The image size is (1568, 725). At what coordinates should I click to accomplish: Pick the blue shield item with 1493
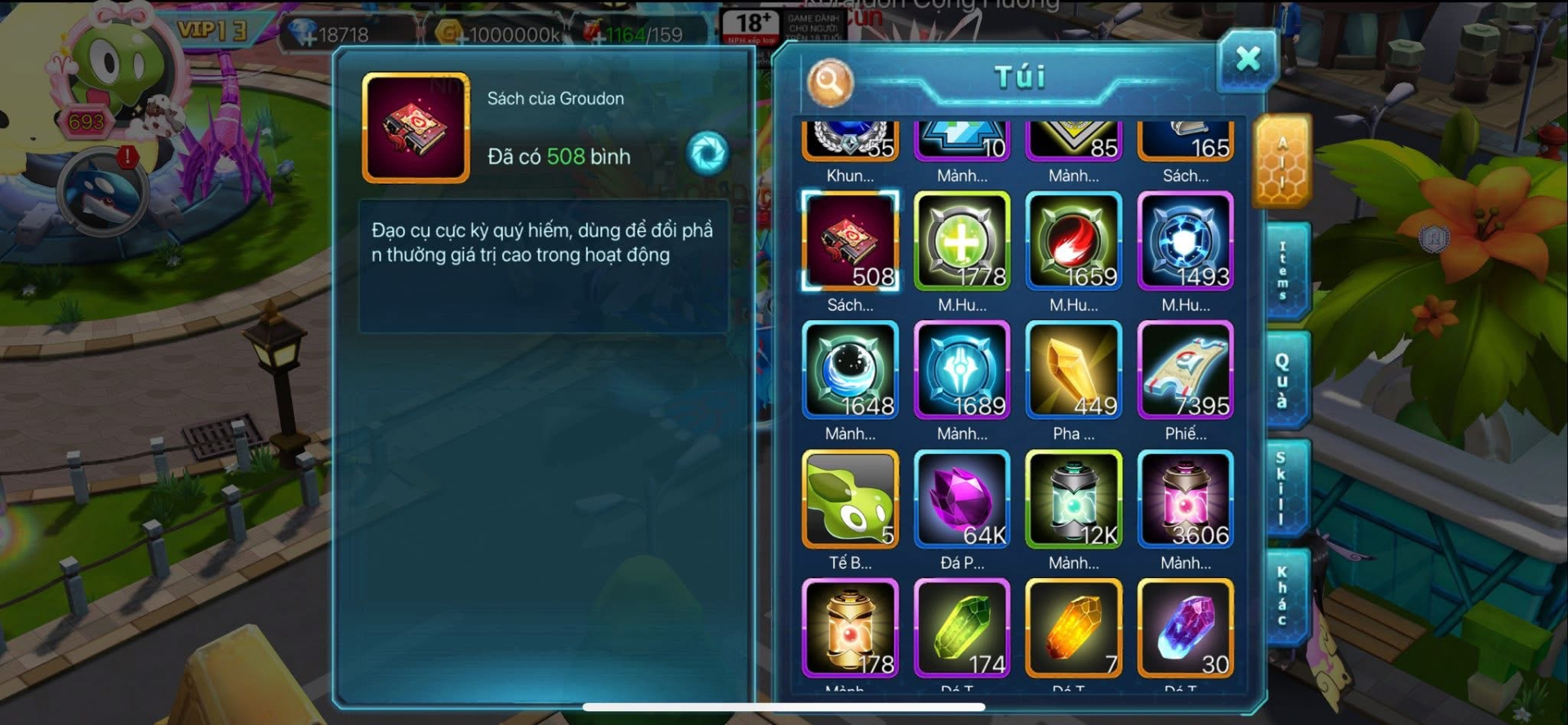tap(1185, 241)
